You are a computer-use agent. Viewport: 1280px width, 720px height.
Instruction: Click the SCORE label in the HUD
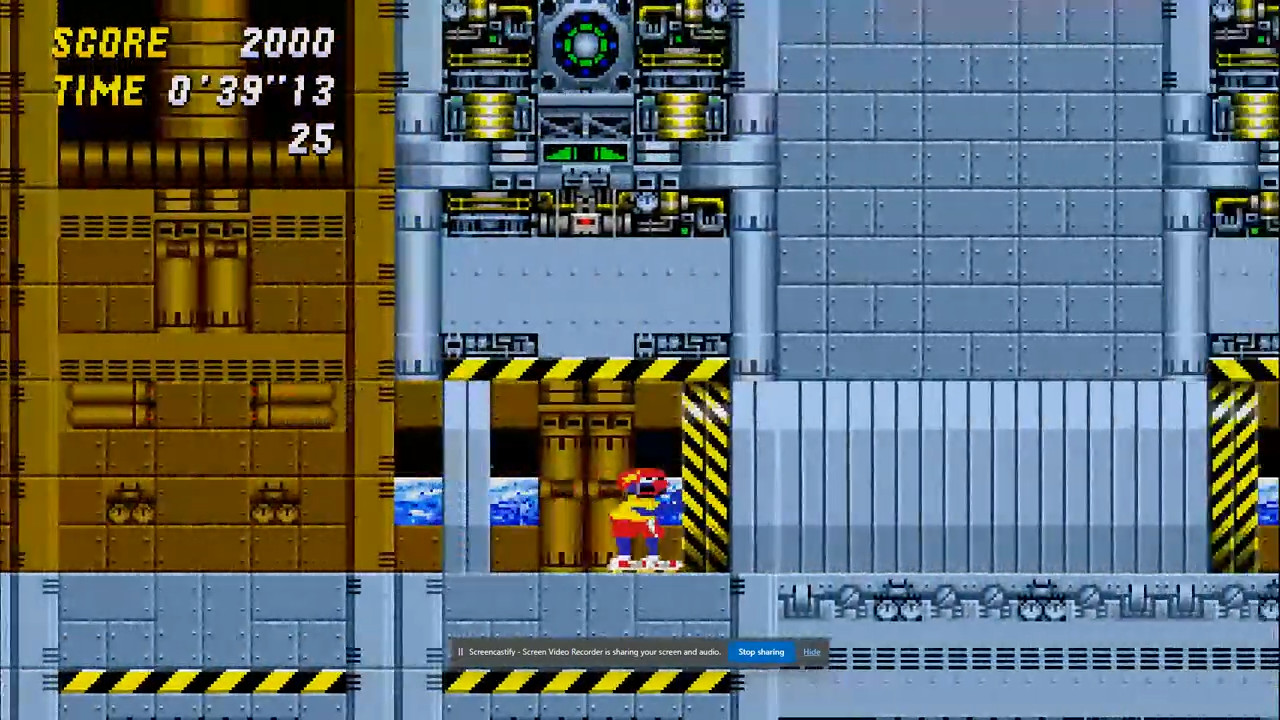coord(110,42)
